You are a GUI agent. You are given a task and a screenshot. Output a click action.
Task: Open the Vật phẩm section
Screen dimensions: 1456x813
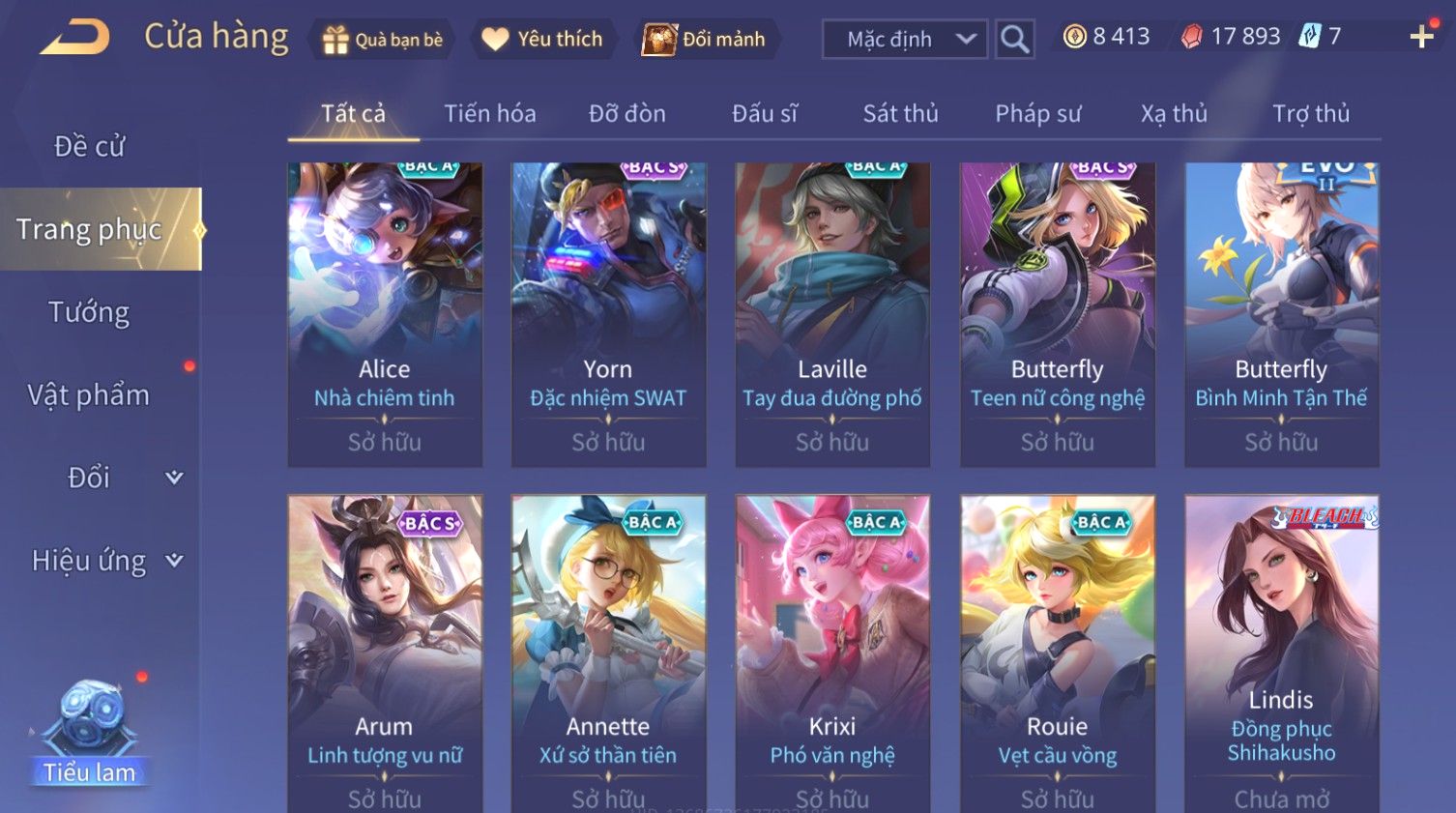pyautogui.click(x=89, y=394)
